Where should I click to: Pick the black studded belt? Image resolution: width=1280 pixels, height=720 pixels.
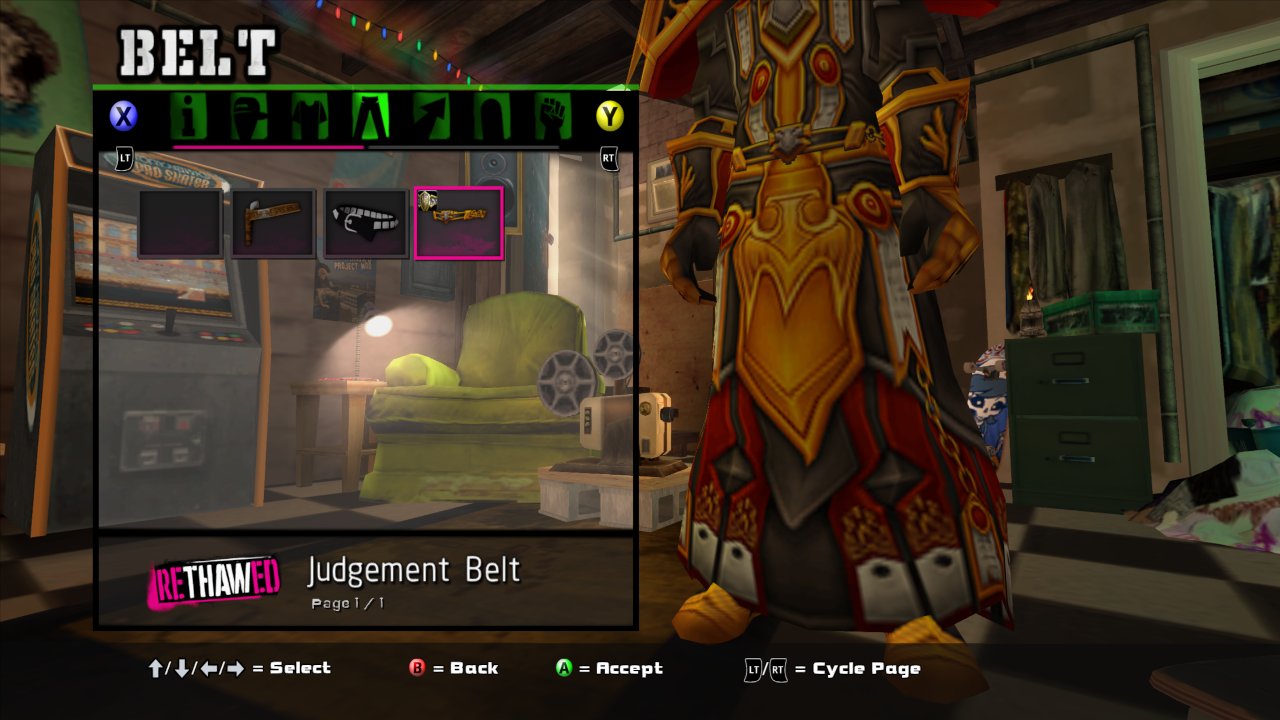coord(366,223)
